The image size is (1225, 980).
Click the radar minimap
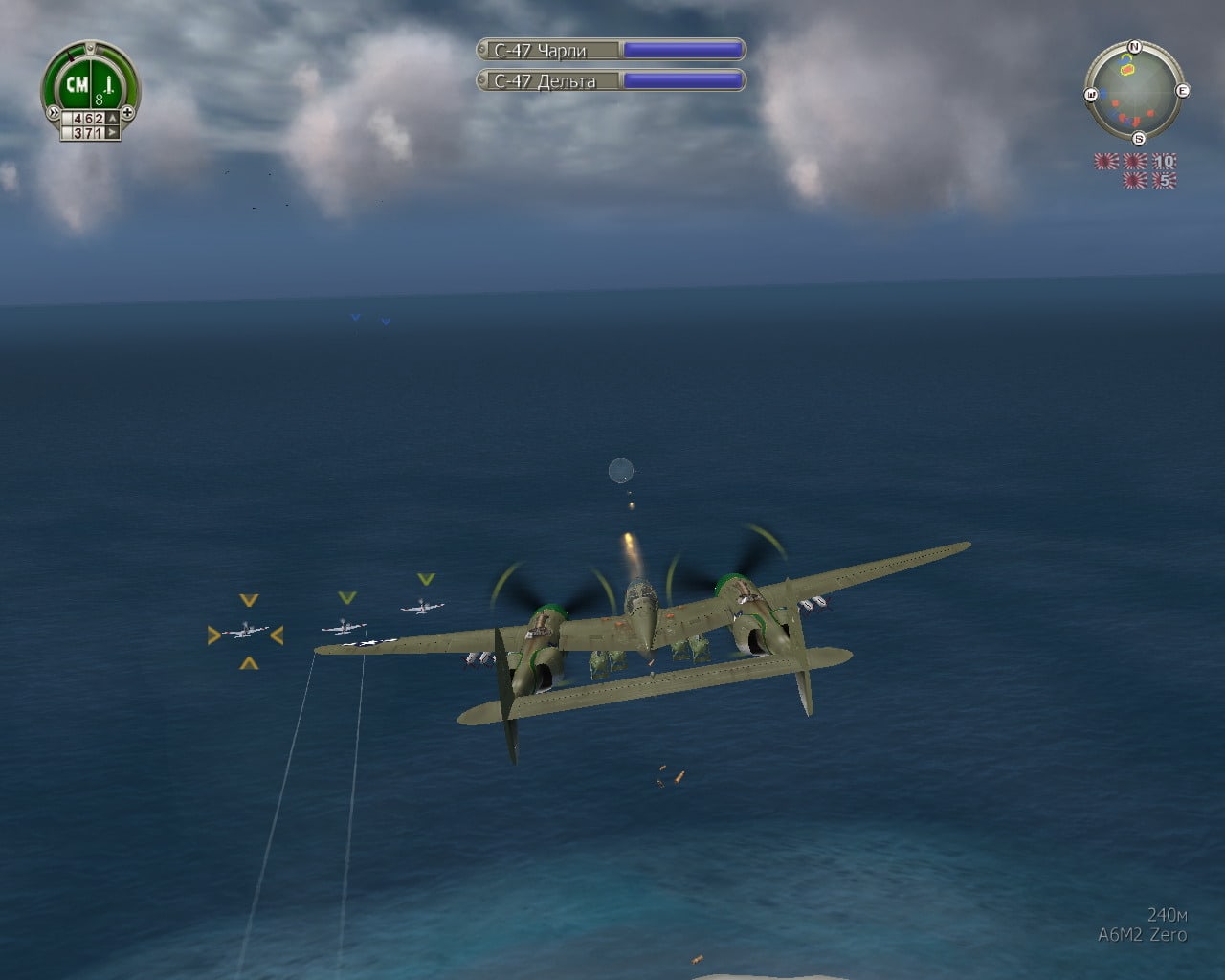pos(1134,92)
